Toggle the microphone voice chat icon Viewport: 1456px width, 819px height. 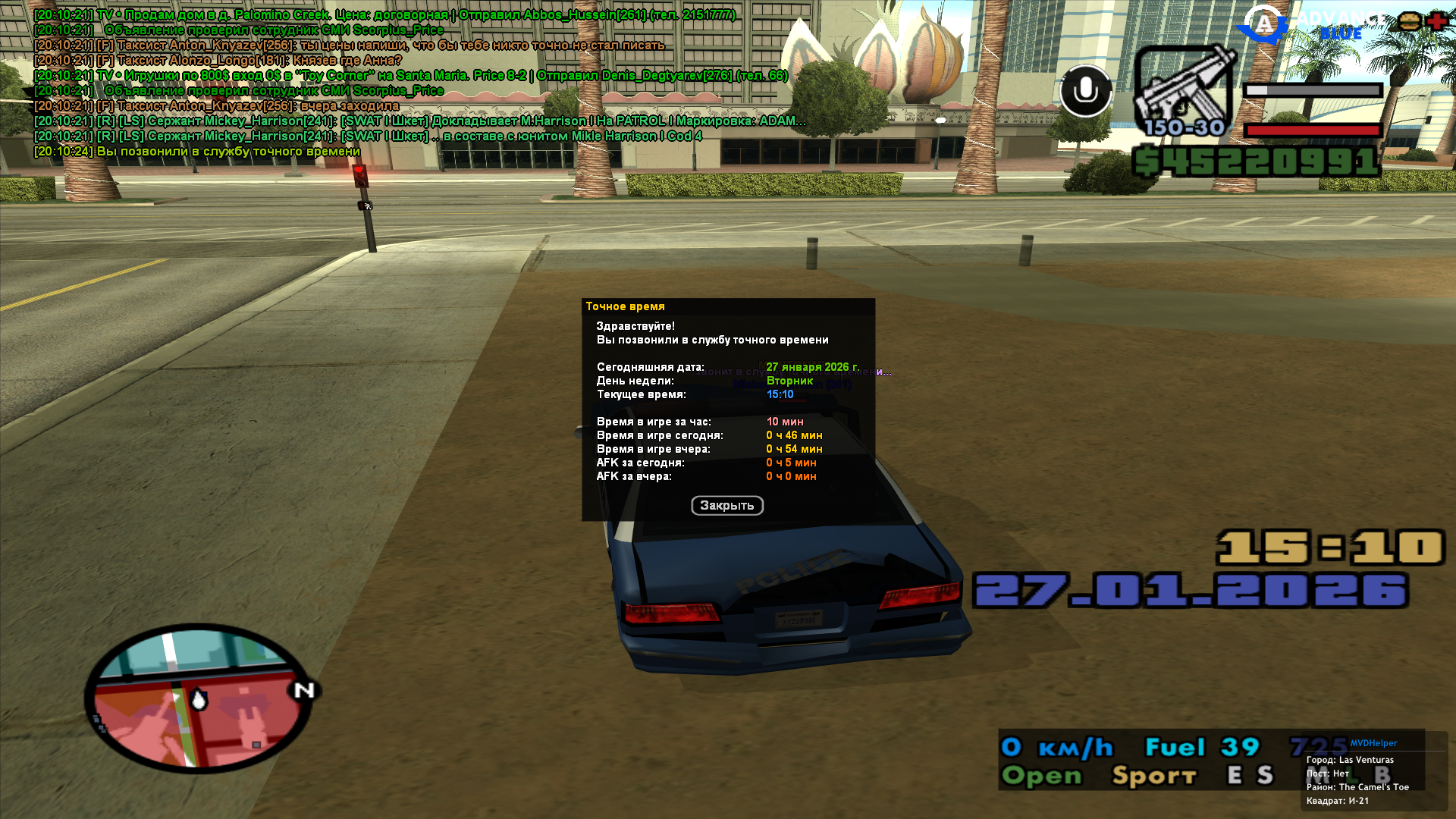1085,91
